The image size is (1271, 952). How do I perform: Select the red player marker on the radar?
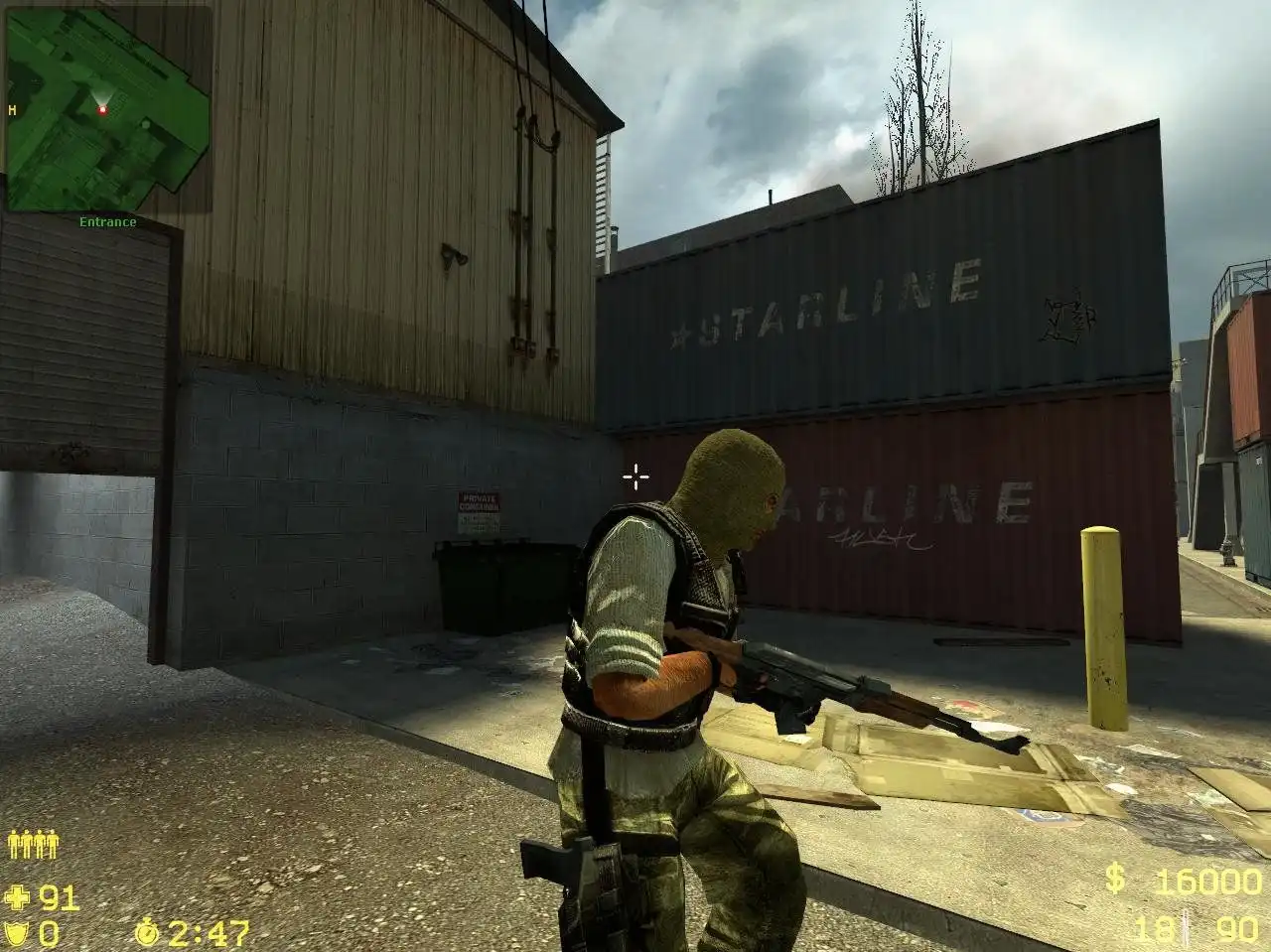click(x=102, y=109)
